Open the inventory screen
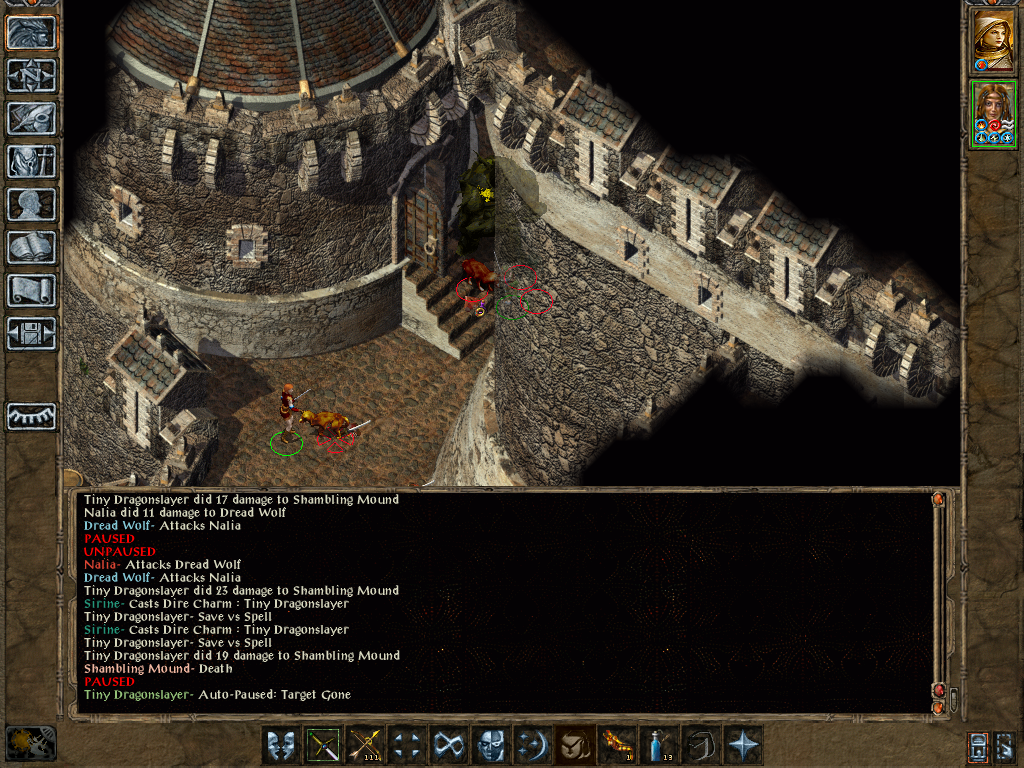1024x768 pixels. [x=31, y=161]
